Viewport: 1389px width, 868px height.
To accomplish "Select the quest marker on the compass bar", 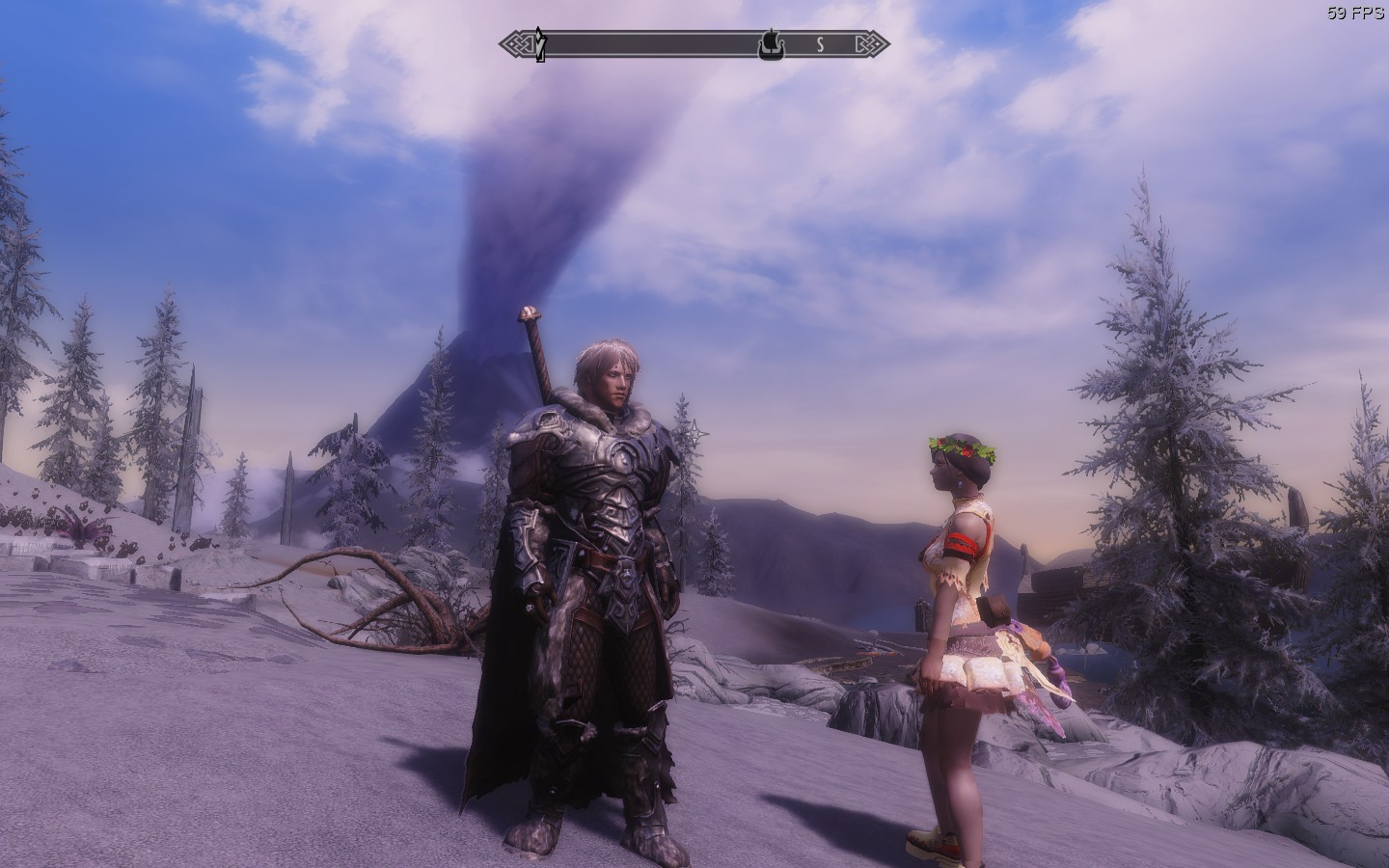I will pyautogui.click(x=542, y=44).
